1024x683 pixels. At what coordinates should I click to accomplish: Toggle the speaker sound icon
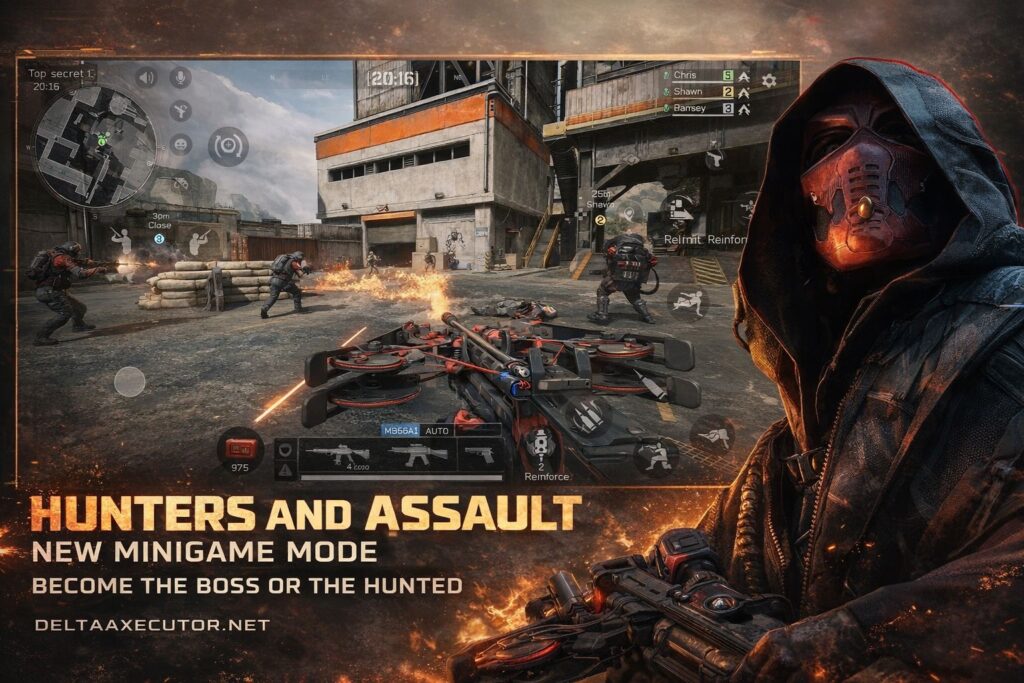pyautogui.click(x=147, y=77)
